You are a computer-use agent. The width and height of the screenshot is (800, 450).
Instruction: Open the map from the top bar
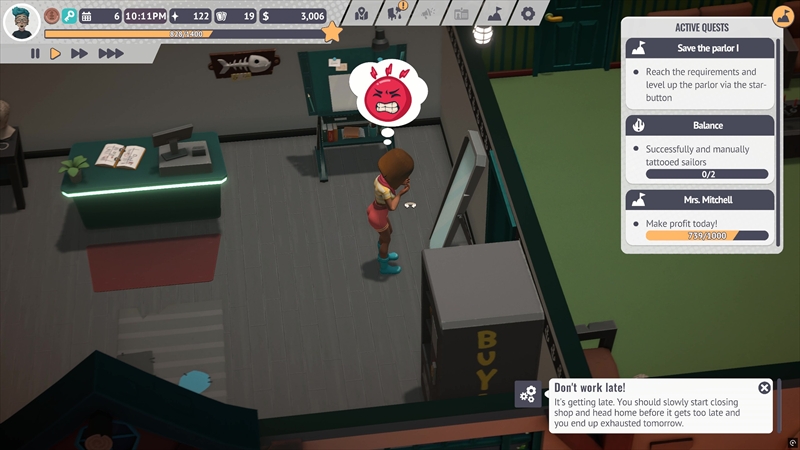point(361,14)
